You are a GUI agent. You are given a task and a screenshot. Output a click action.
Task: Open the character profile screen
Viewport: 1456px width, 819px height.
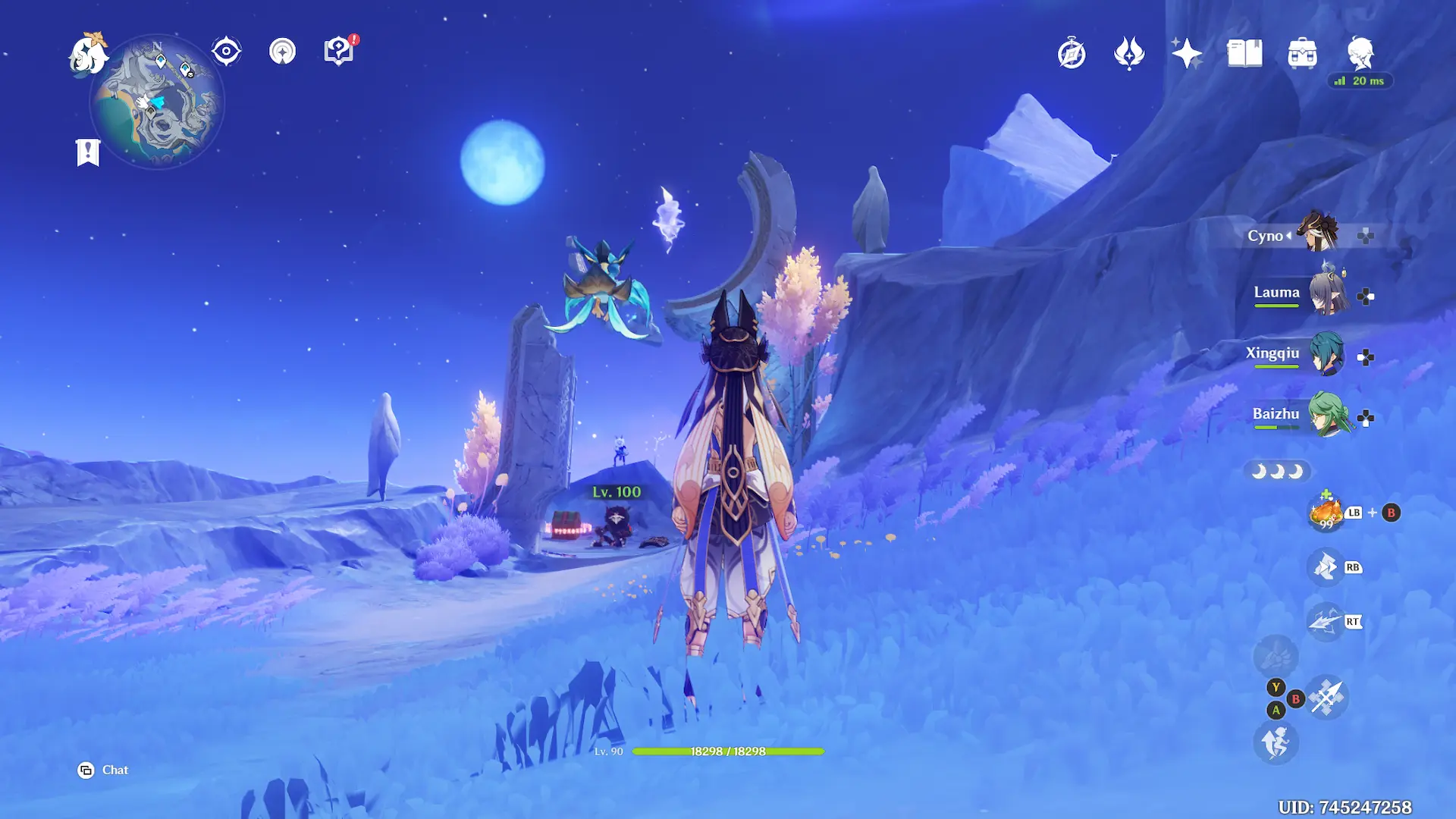coord(1360,52)
